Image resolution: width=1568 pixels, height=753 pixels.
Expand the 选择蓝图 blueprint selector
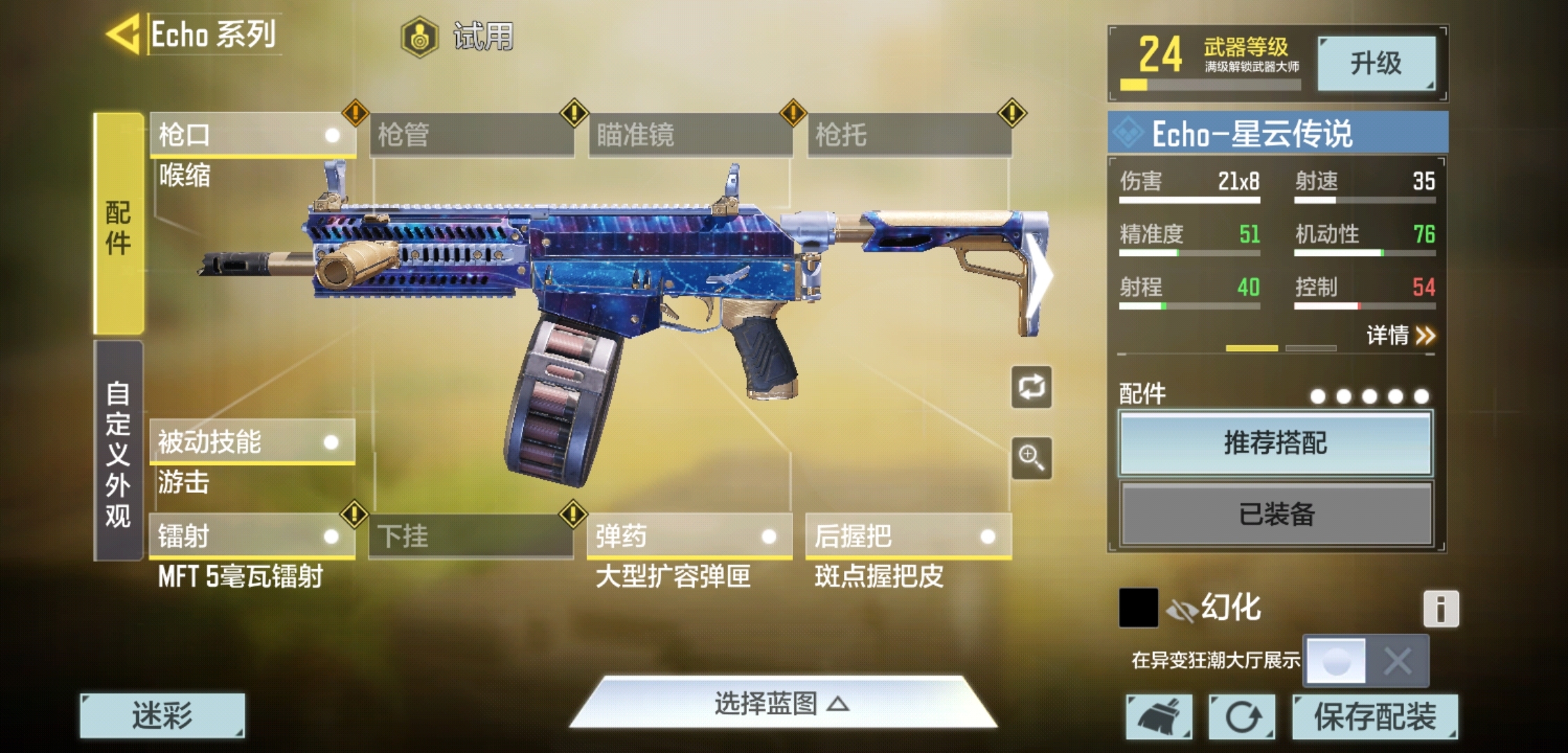[781, 704]
